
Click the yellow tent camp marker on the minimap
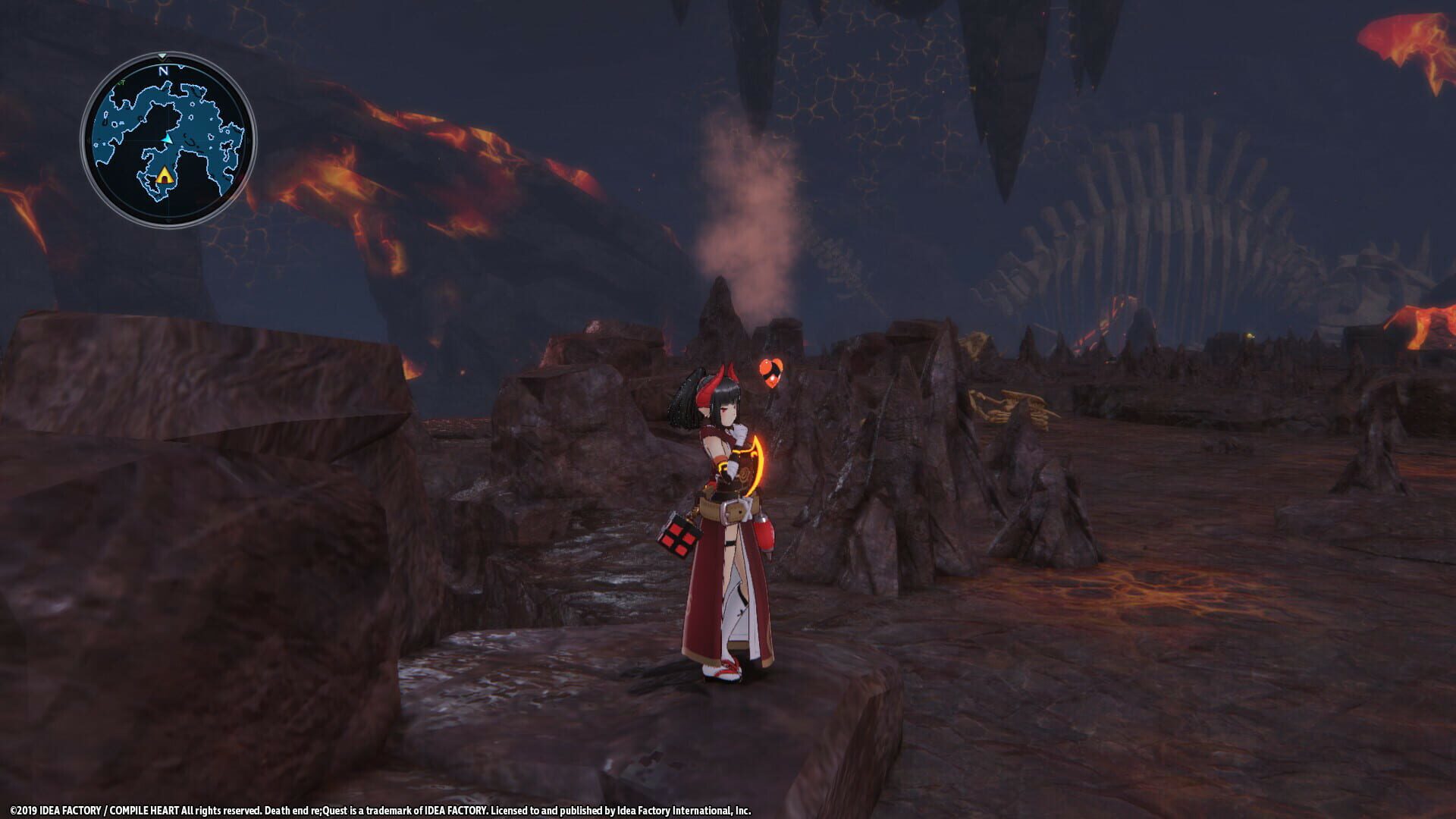(165, 176)
